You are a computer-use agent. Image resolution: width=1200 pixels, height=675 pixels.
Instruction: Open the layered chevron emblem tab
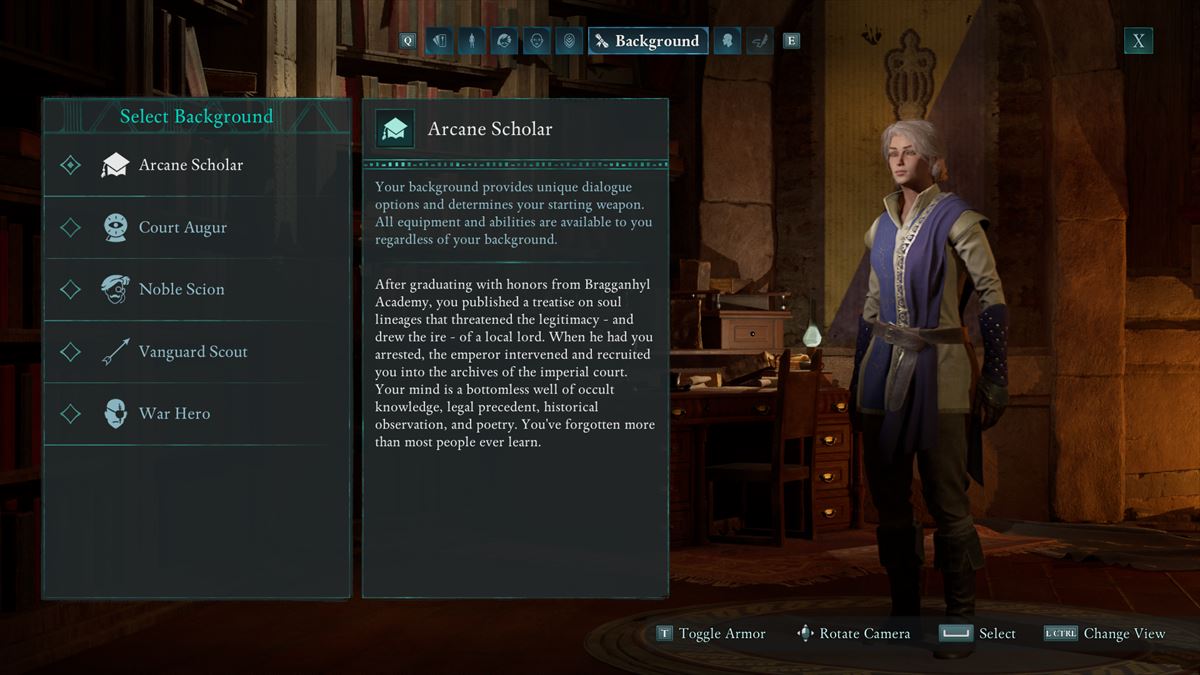coord(569,41)
